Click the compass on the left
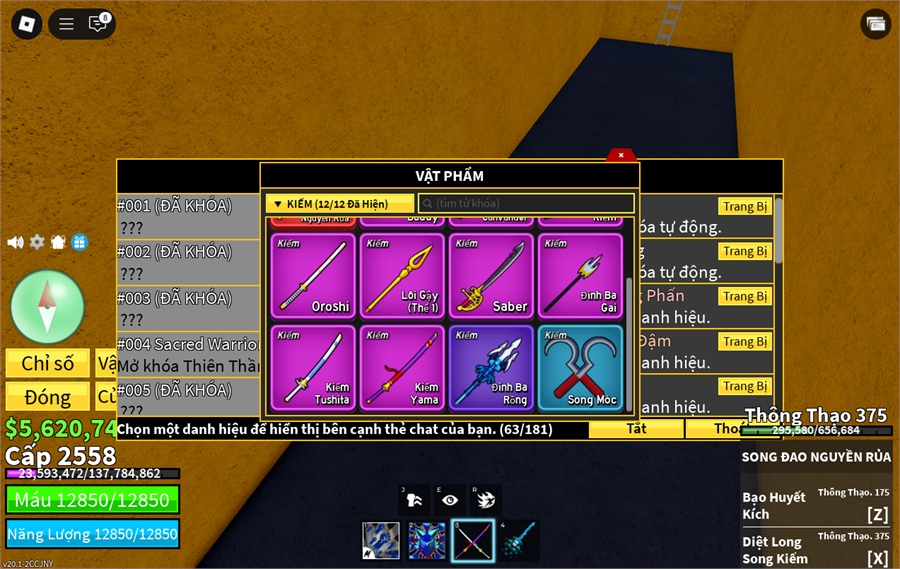The height and width of the screenshot is (569, 900). [x=47, y=306]
